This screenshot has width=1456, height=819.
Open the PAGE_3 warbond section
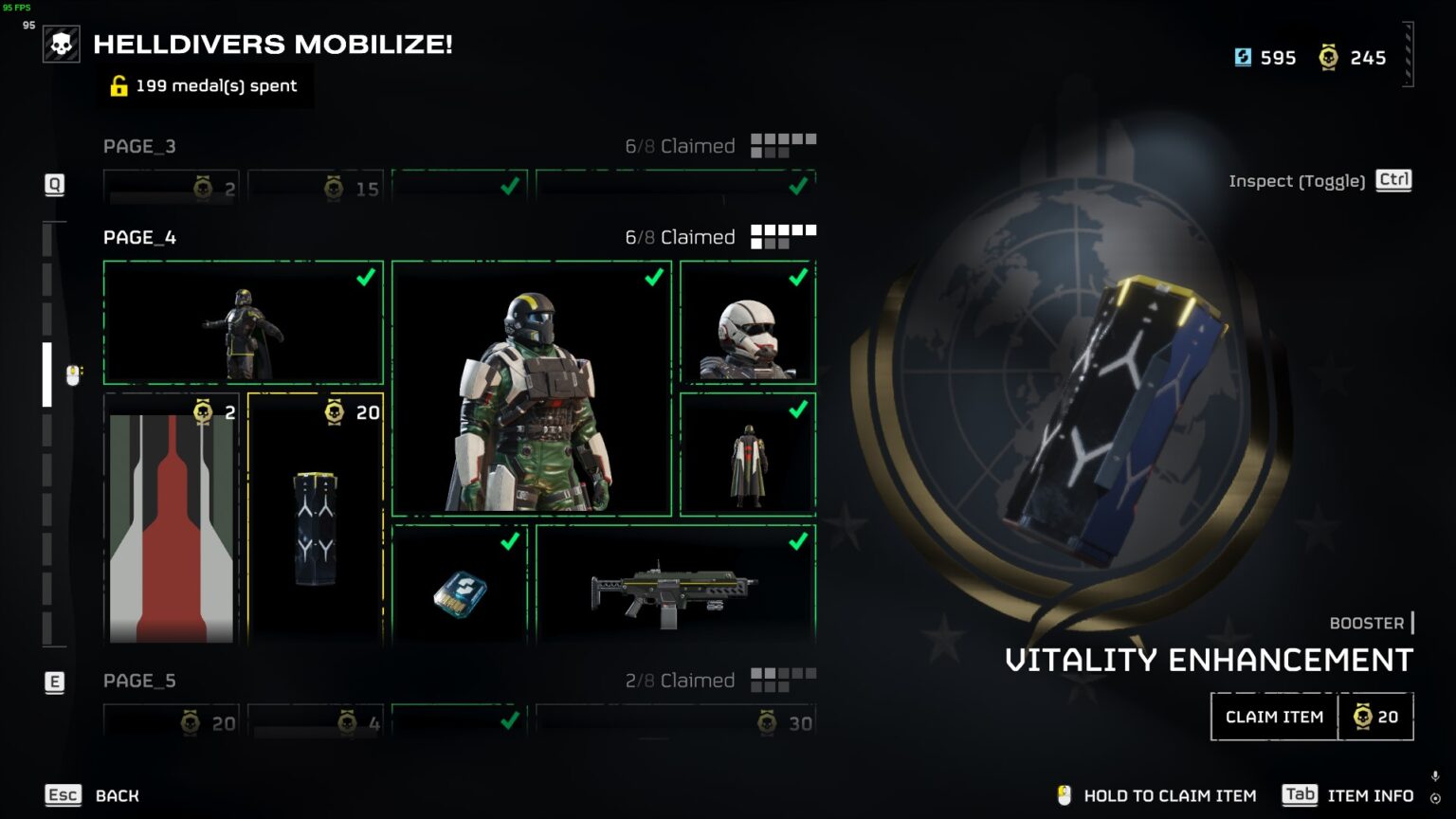[x=139, y=146]
